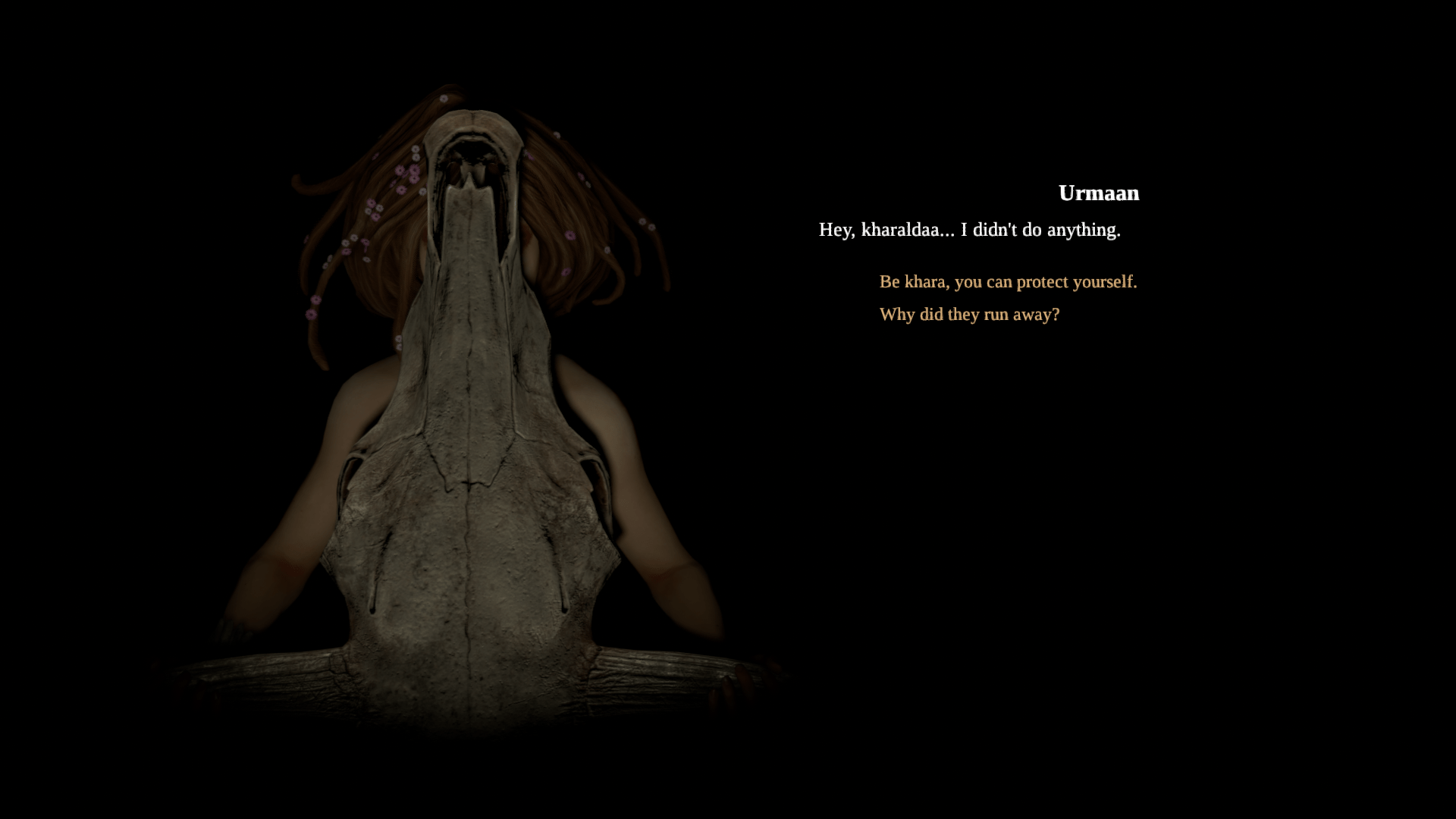Click below the choices to continue the scene

(986, 417)
